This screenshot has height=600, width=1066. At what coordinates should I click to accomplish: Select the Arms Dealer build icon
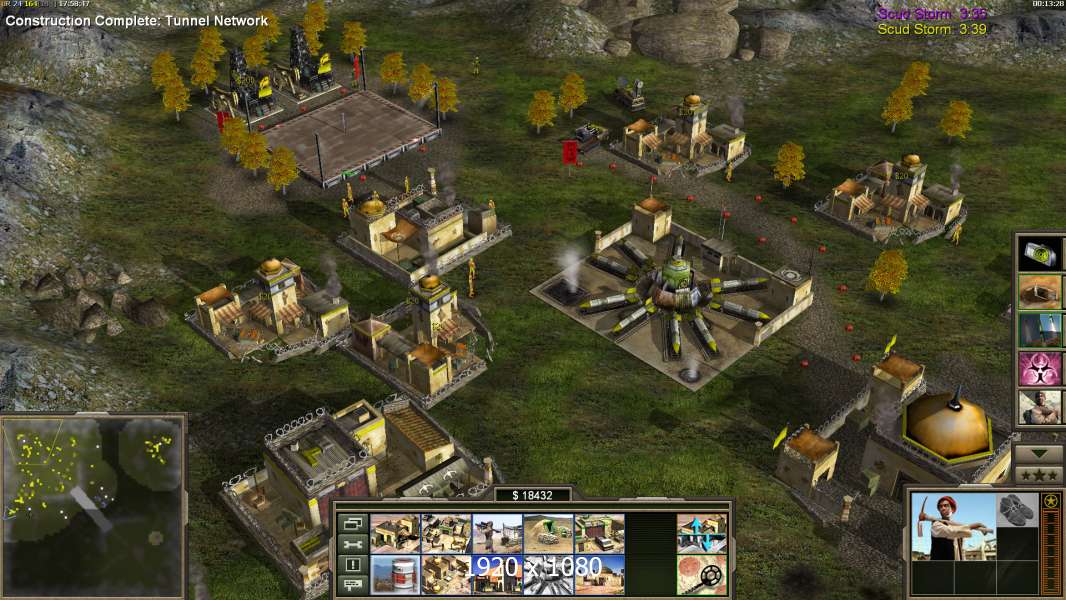(x=599, y=534)
